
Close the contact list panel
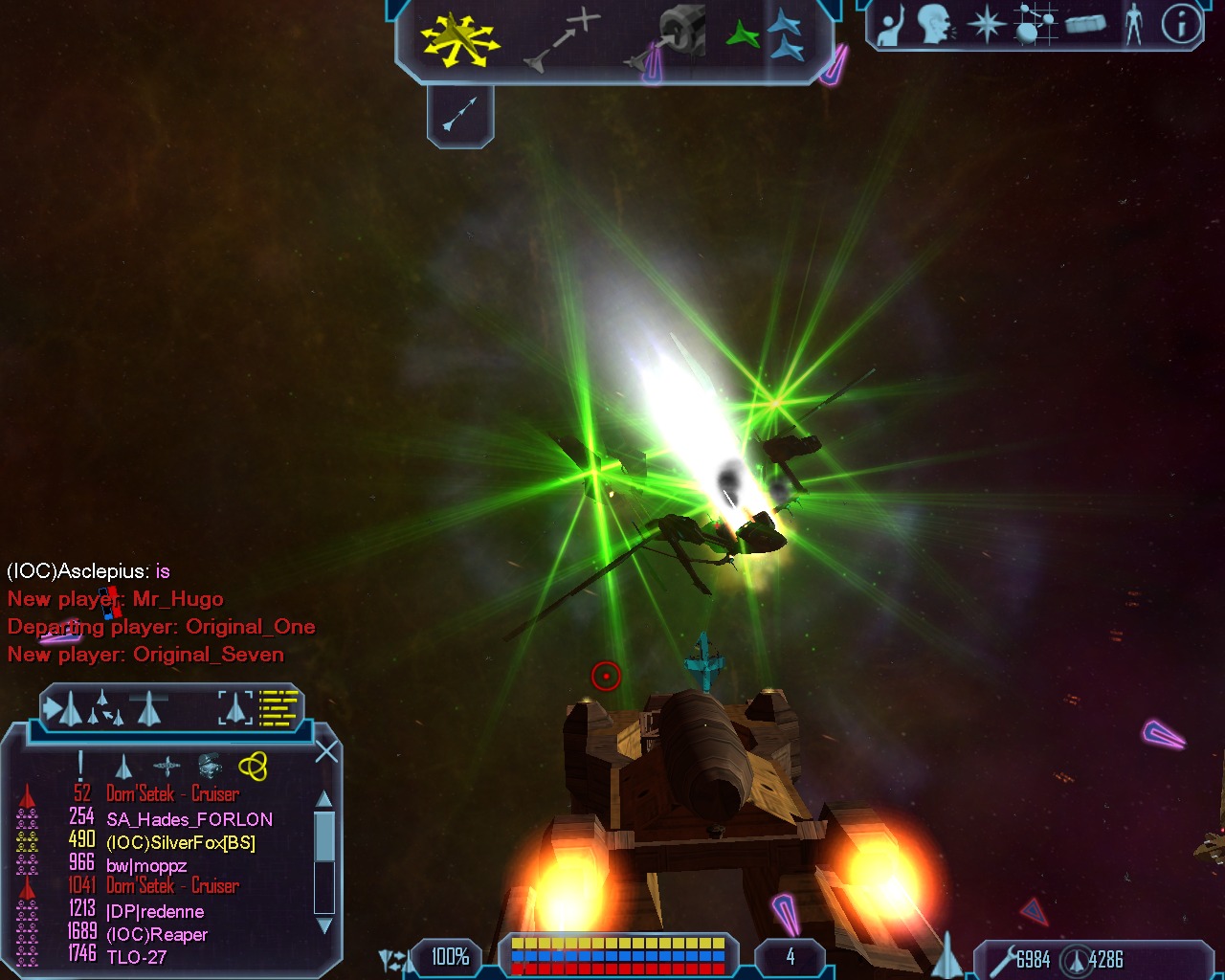[326, 752]
